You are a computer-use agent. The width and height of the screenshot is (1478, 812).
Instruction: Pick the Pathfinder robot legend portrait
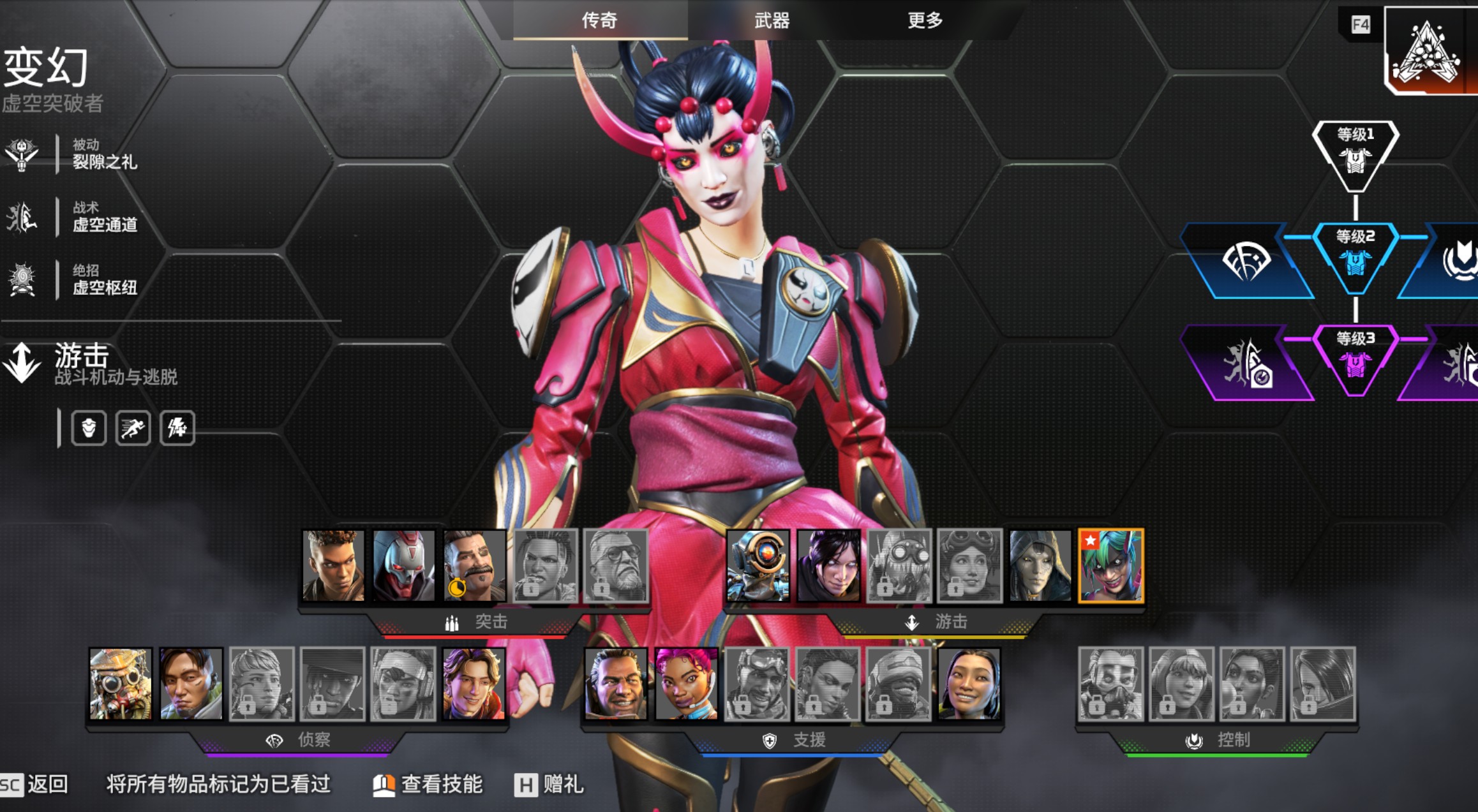(758, 566)
